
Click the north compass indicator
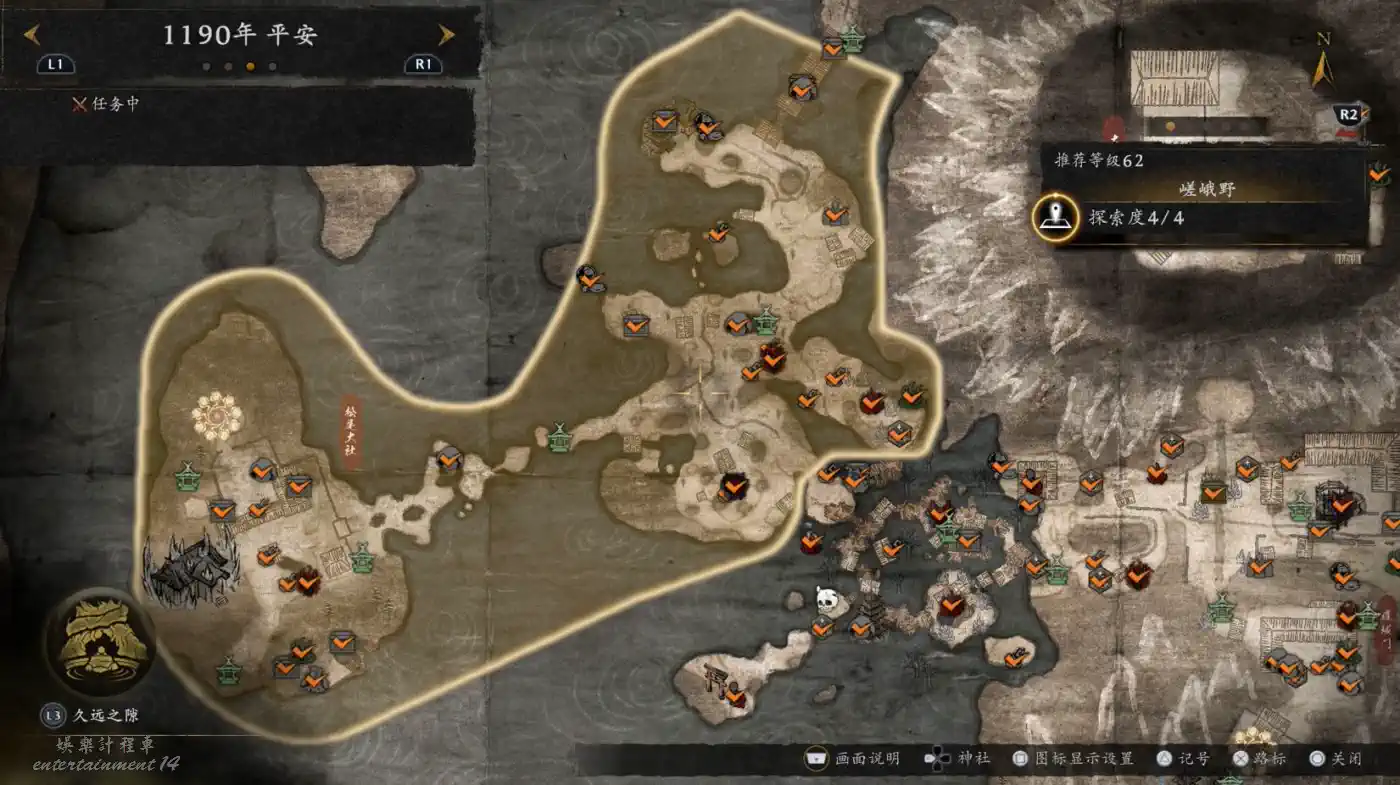pyautogui.click(x=1322, y=65)
